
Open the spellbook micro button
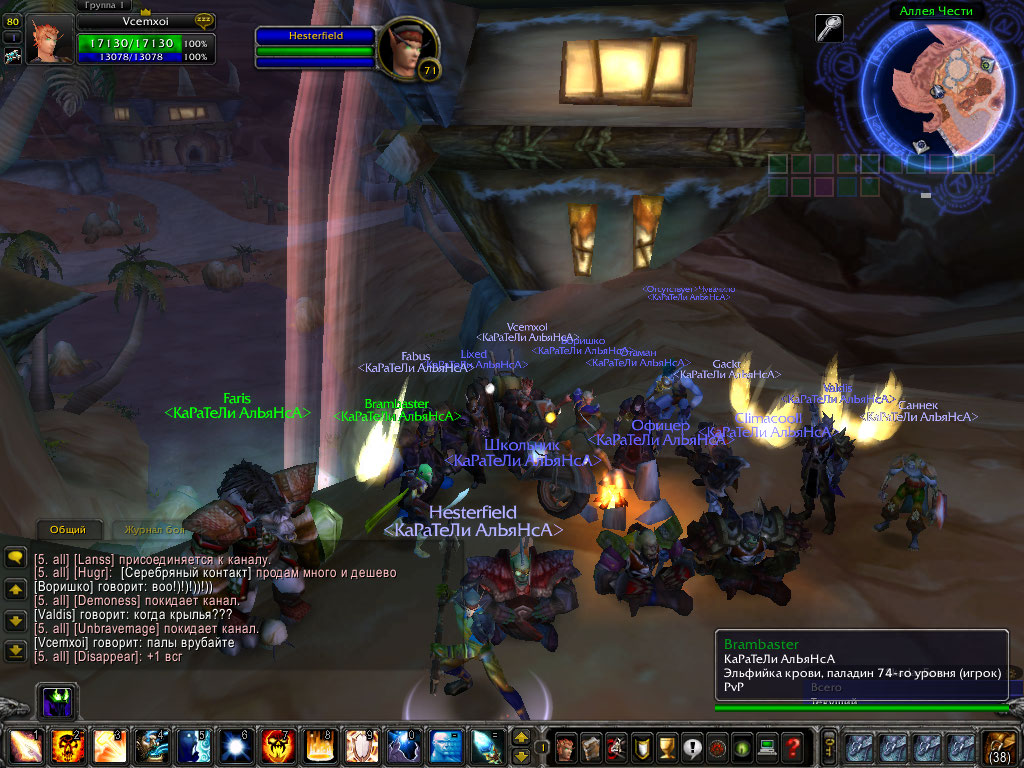tap(592, 747)
